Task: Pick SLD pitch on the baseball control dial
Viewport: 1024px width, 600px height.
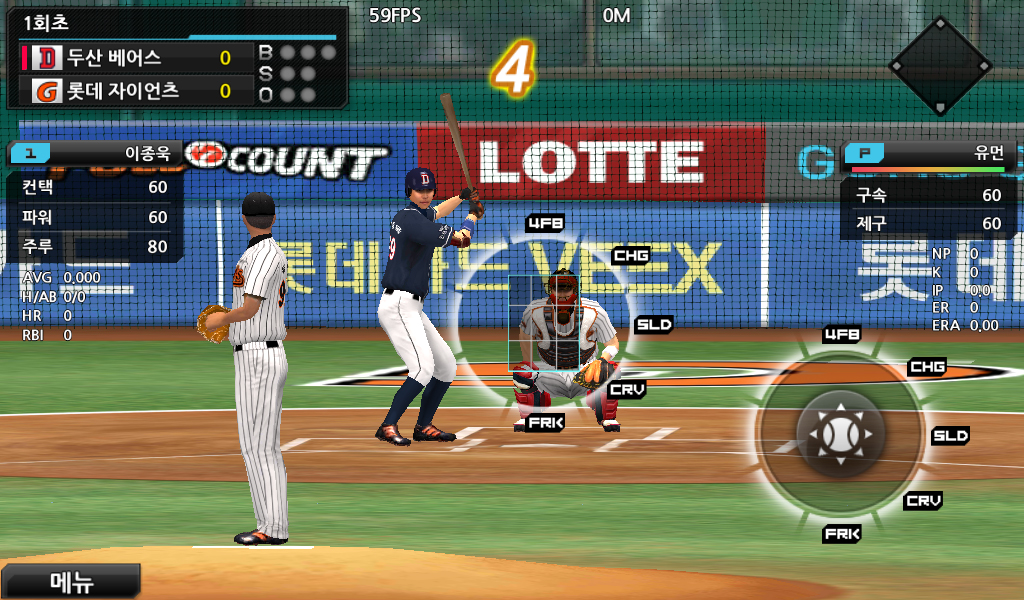Action: [x=950, y=436]
